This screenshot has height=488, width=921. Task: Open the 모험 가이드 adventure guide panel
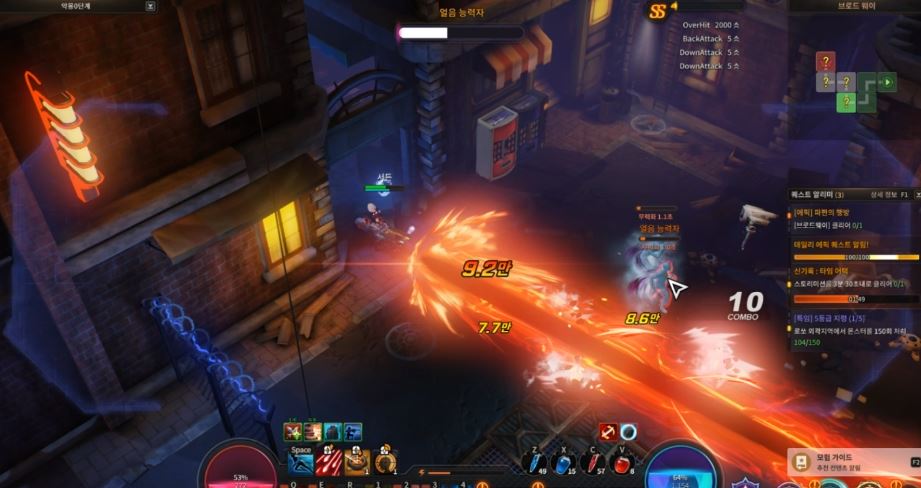[852, 461]
